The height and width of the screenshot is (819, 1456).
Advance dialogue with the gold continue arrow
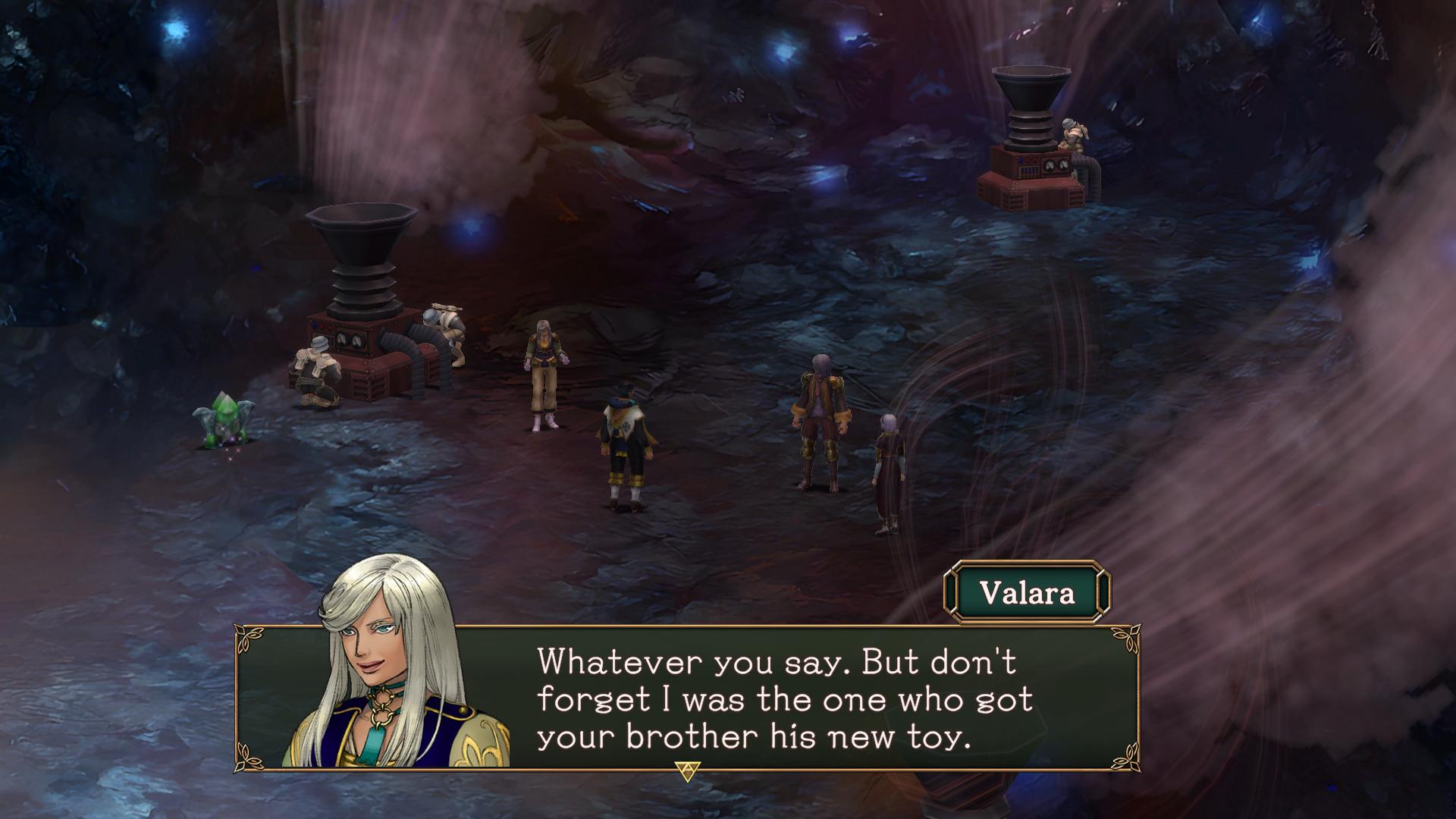[x=686, y=770]
